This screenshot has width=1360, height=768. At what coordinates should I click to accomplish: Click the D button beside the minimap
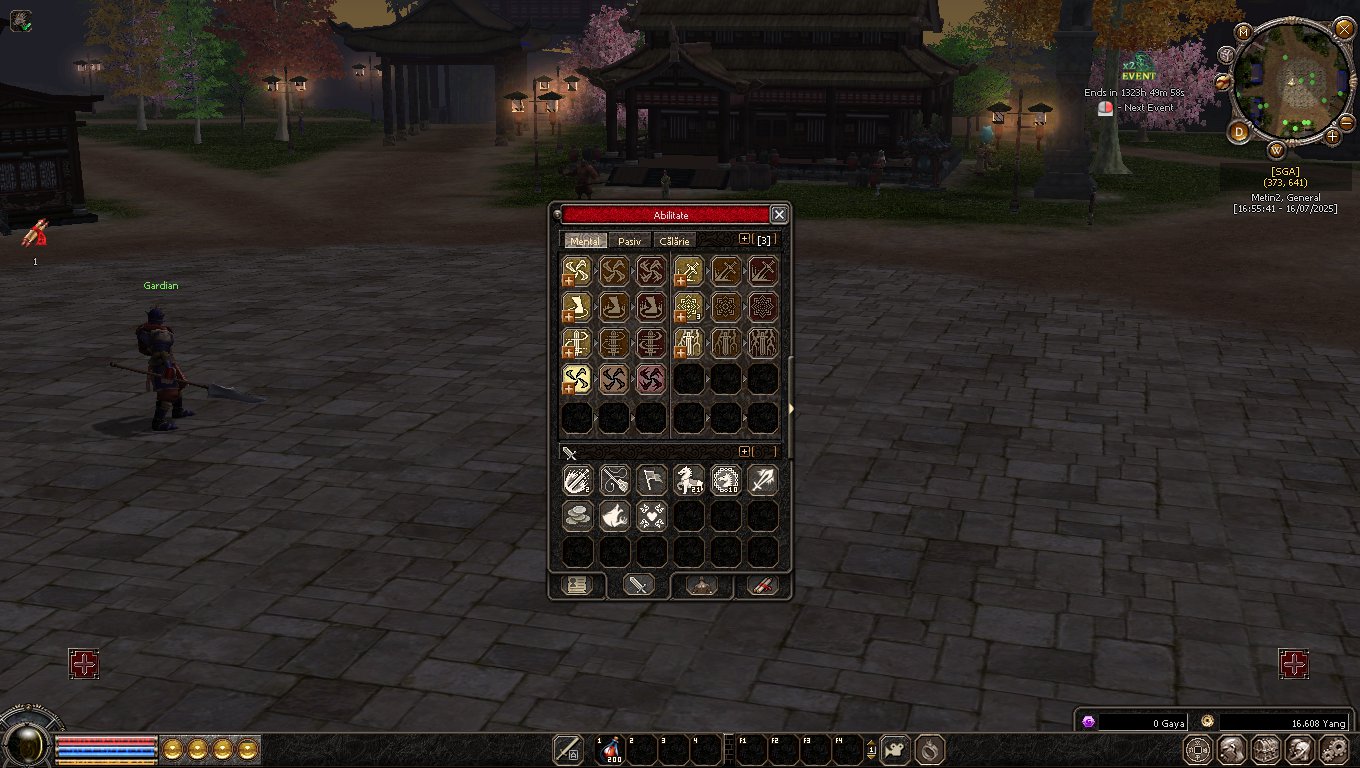click(1240, 132)
